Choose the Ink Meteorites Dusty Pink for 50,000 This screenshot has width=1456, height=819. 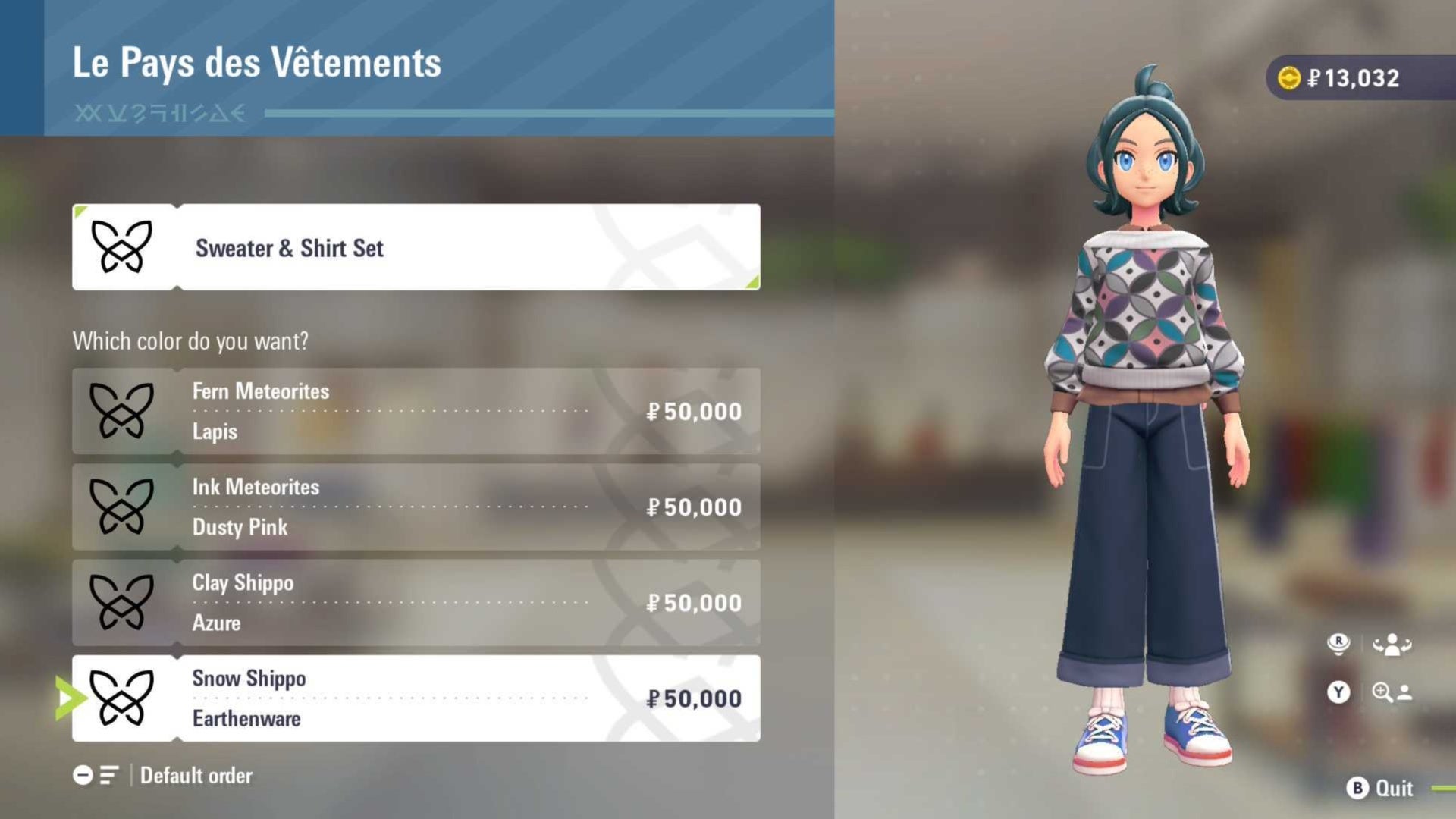pyautogui.click(x=417, y=507)
